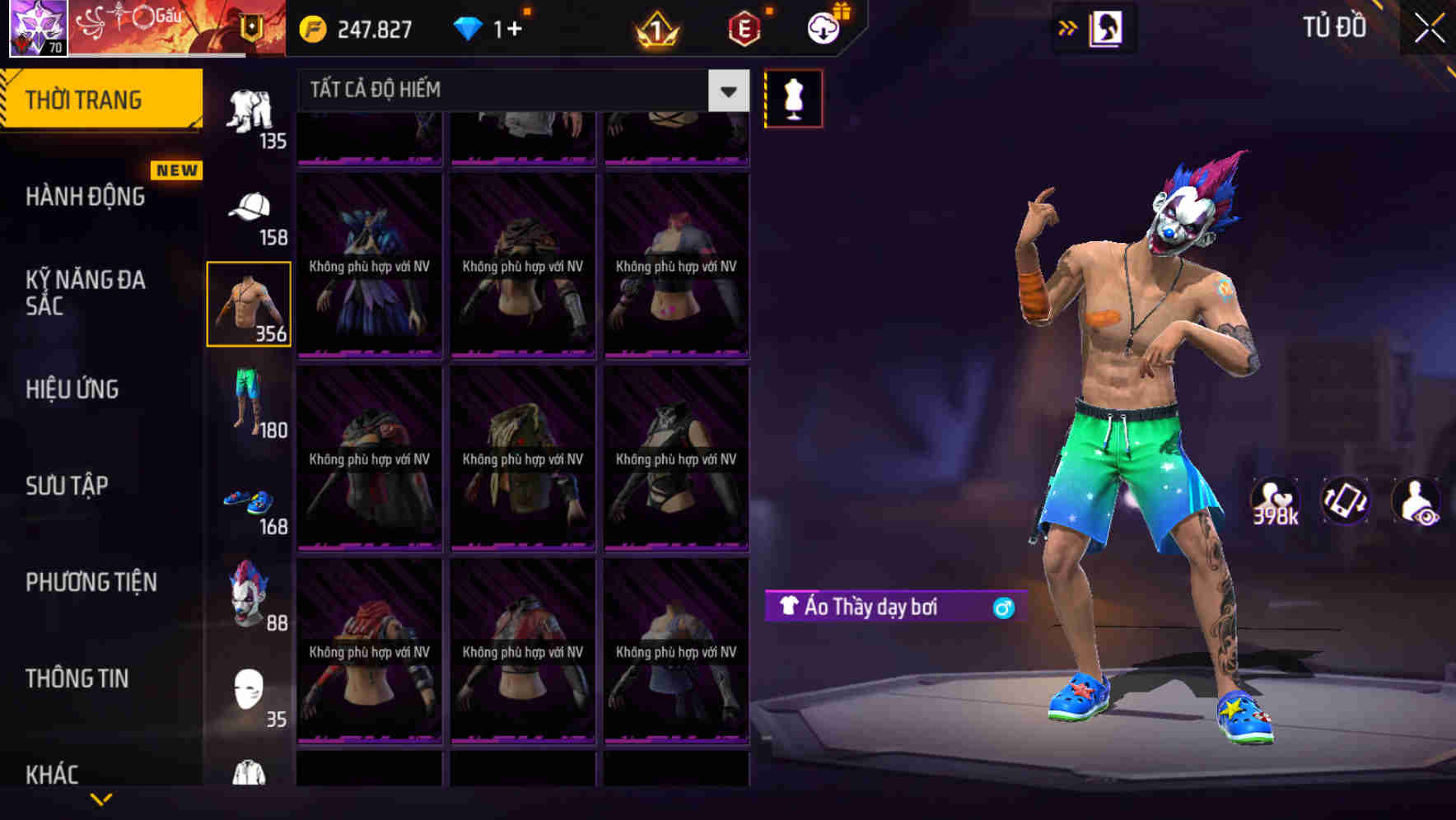Click the loadout card icon near TỦ ĐỒ

tap(1108, 28)
